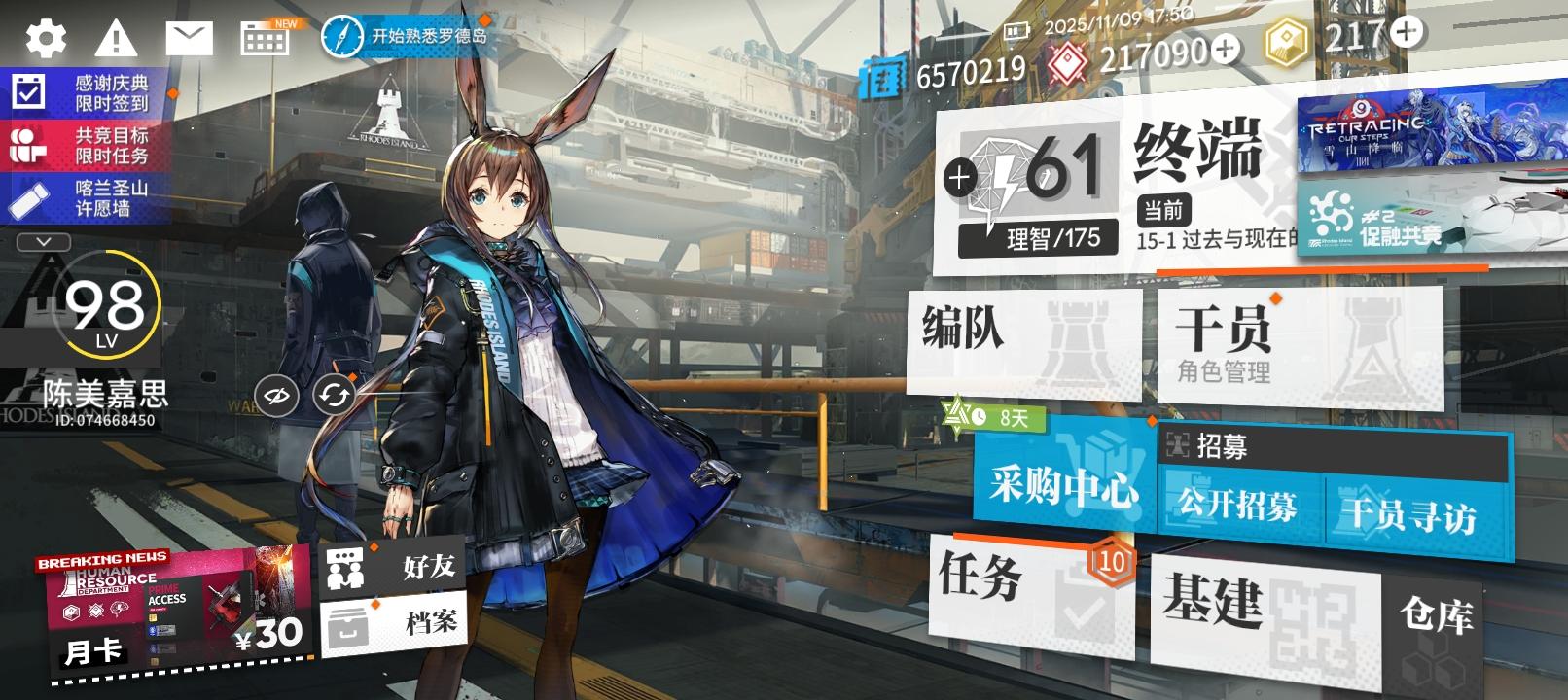This screenshot has height=700, width=1568.
Task: Click the announcements warning icon
Action: point(115,39)
